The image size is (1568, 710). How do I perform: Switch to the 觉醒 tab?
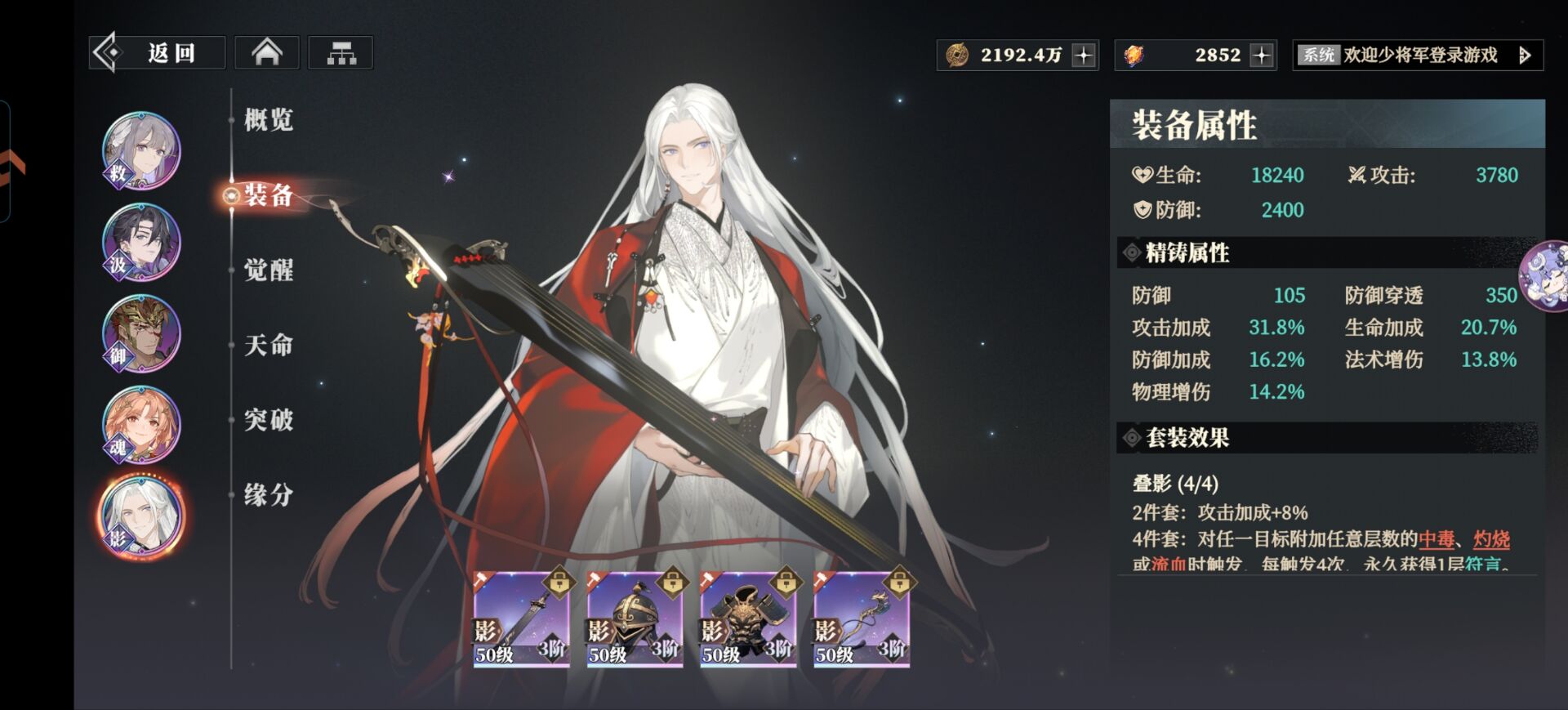(x=268, y=270)
